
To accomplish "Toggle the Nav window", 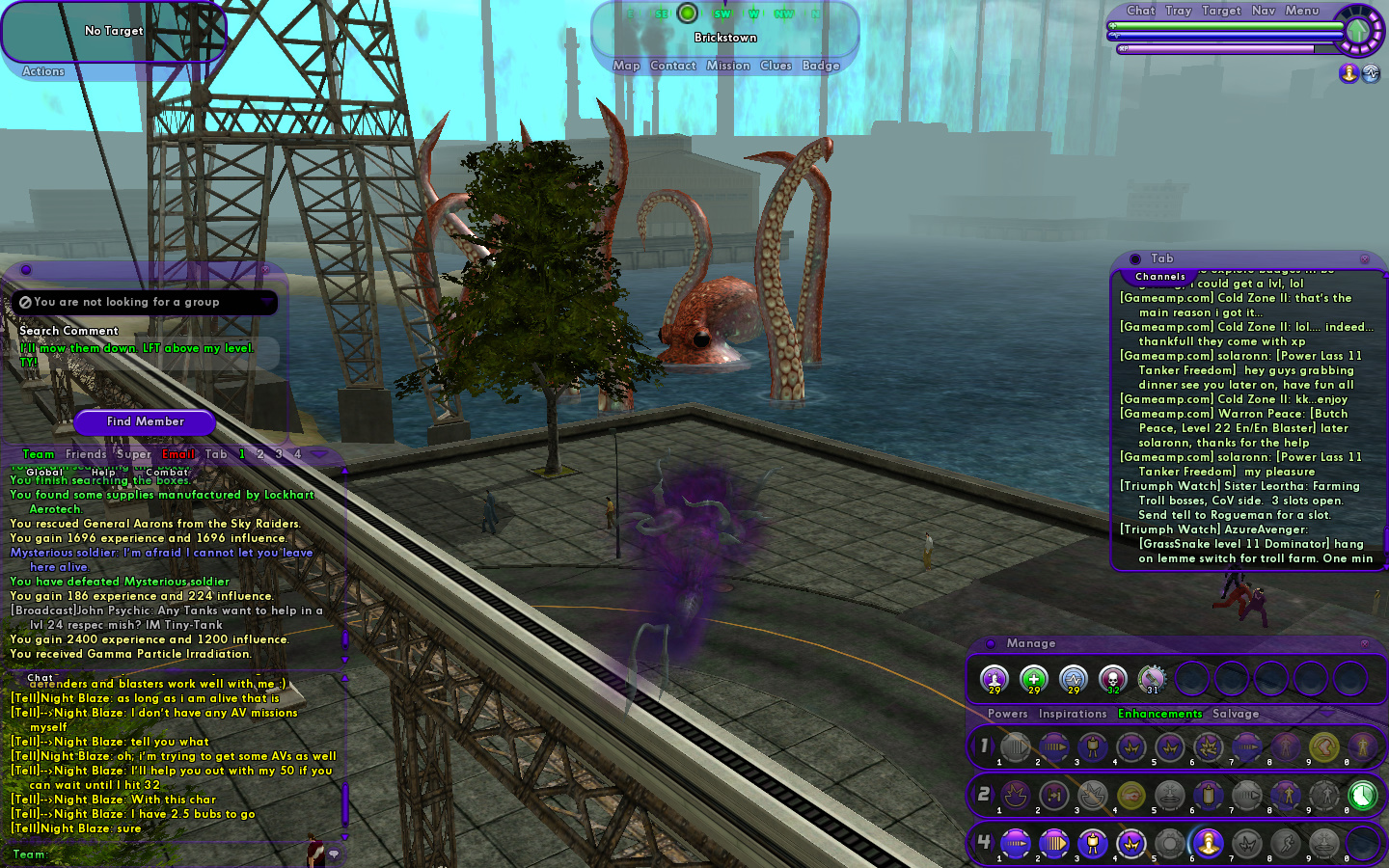I will click(x=1263, y=11).
